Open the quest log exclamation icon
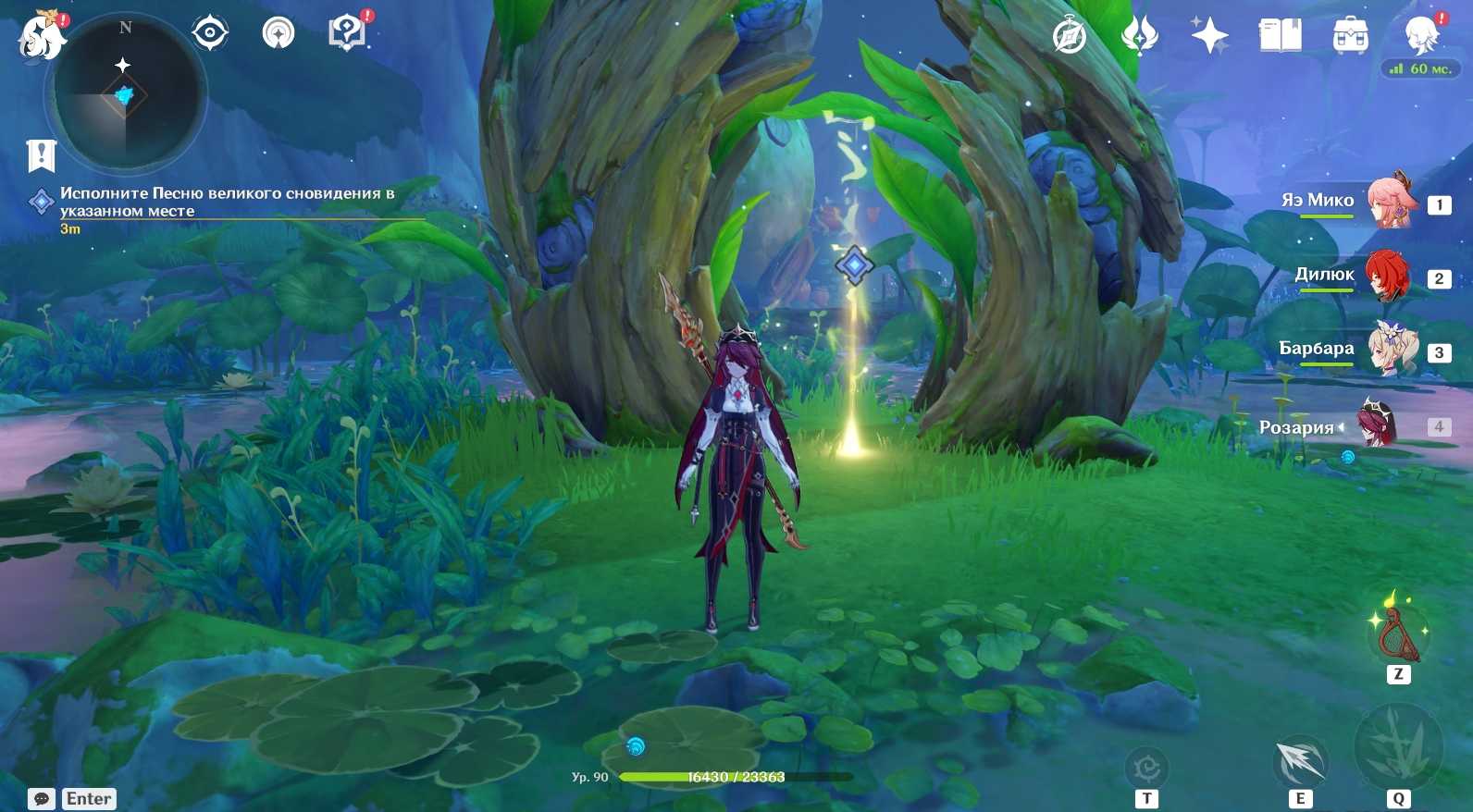Screen dimensions: 1473x812 coord(42,155)
